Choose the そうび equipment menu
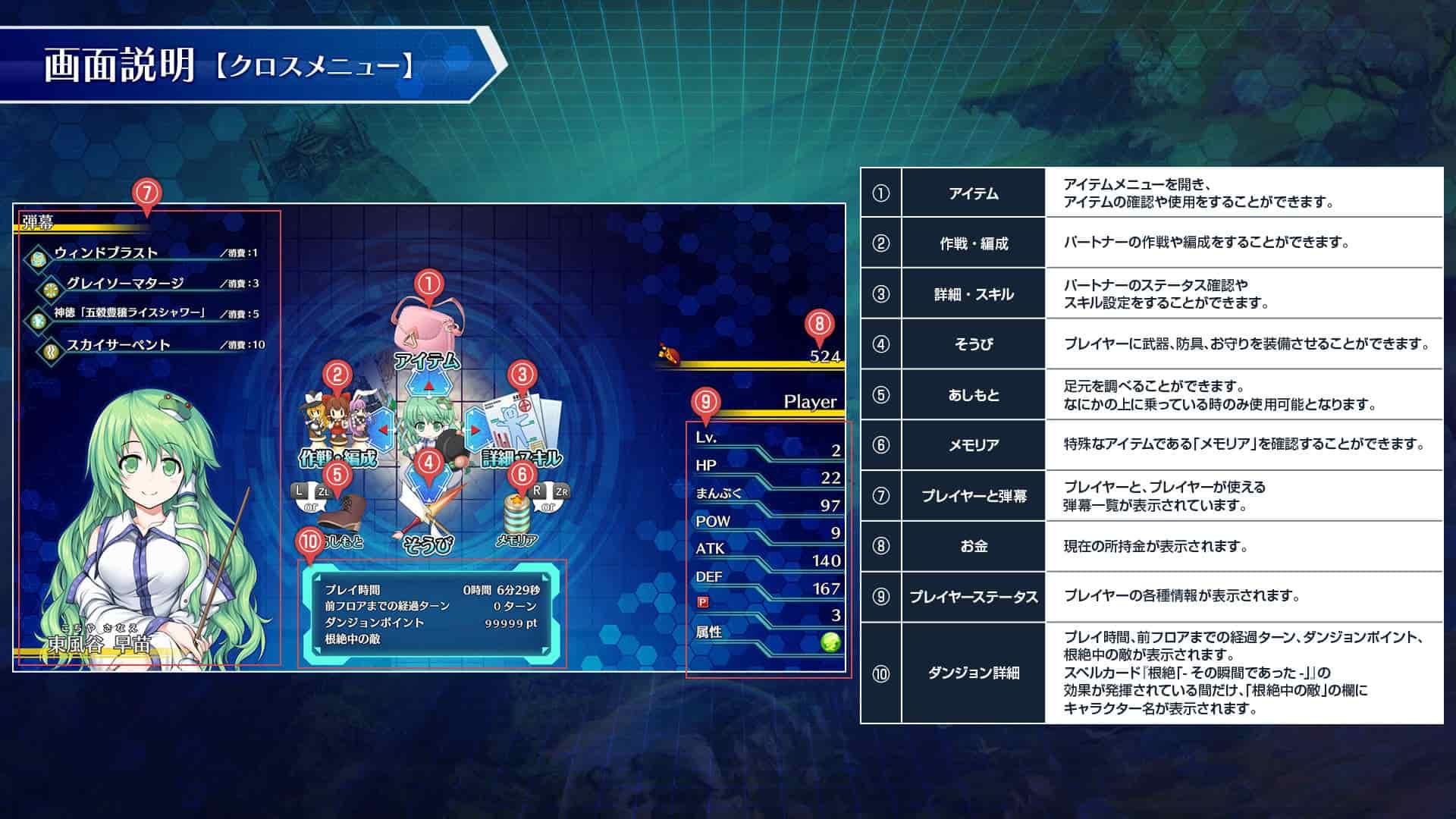The image size is (1456, 819). pyautogui.click(x=428, y=517)
